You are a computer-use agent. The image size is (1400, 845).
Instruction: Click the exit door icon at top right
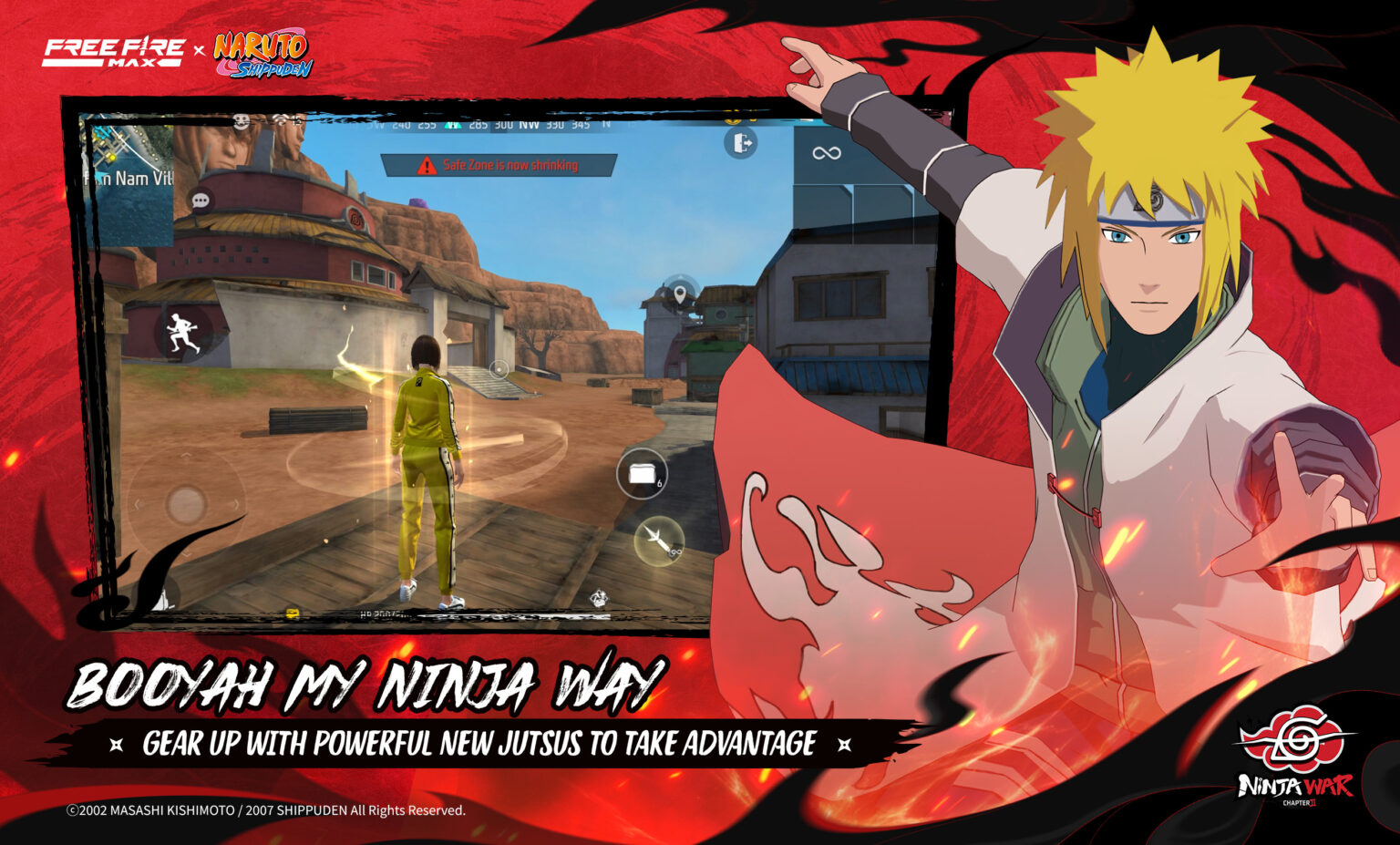(739, 142)
